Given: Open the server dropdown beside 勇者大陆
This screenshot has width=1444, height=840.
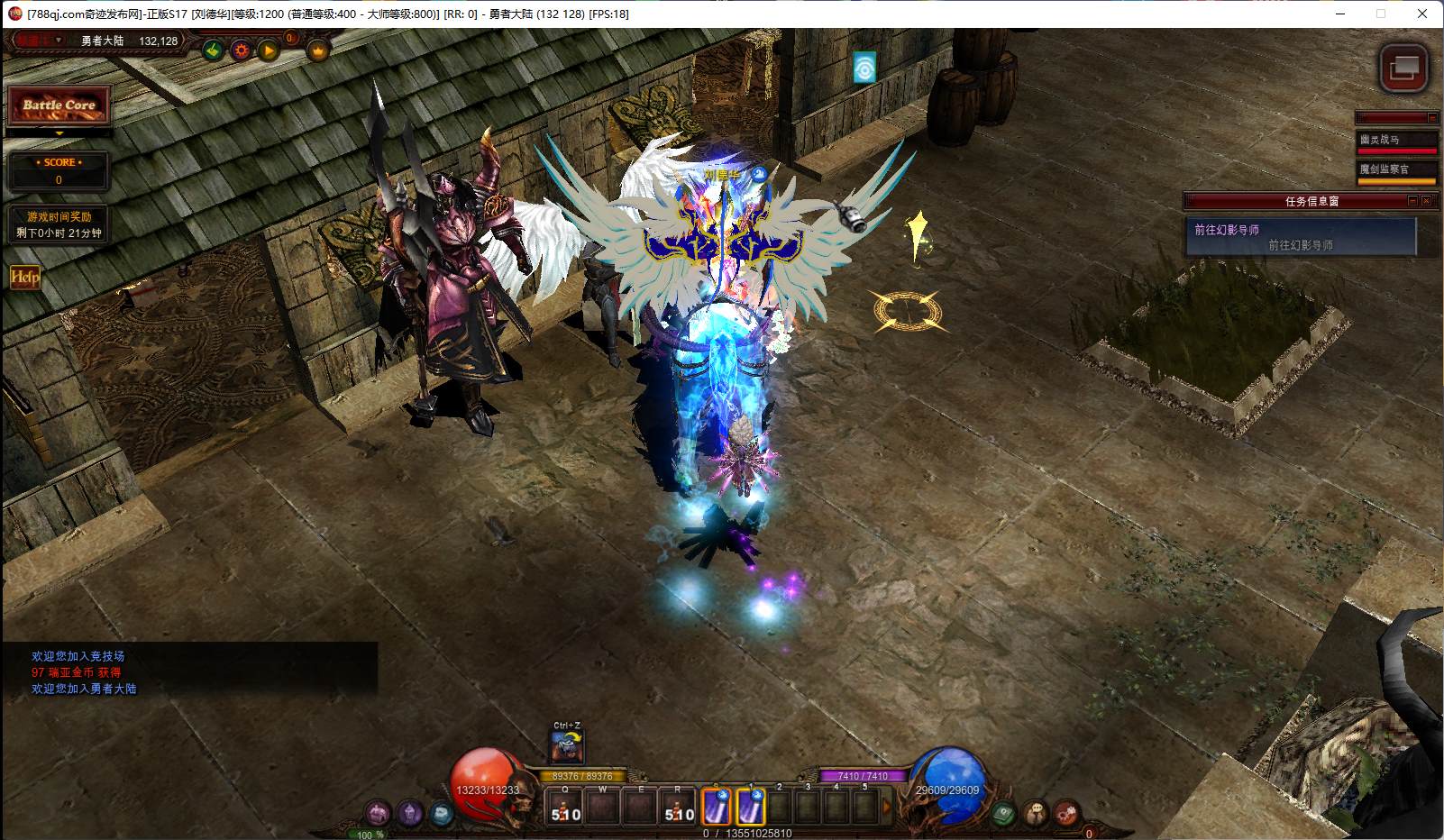Looking at the screenshot, I should tap(59, 41).
